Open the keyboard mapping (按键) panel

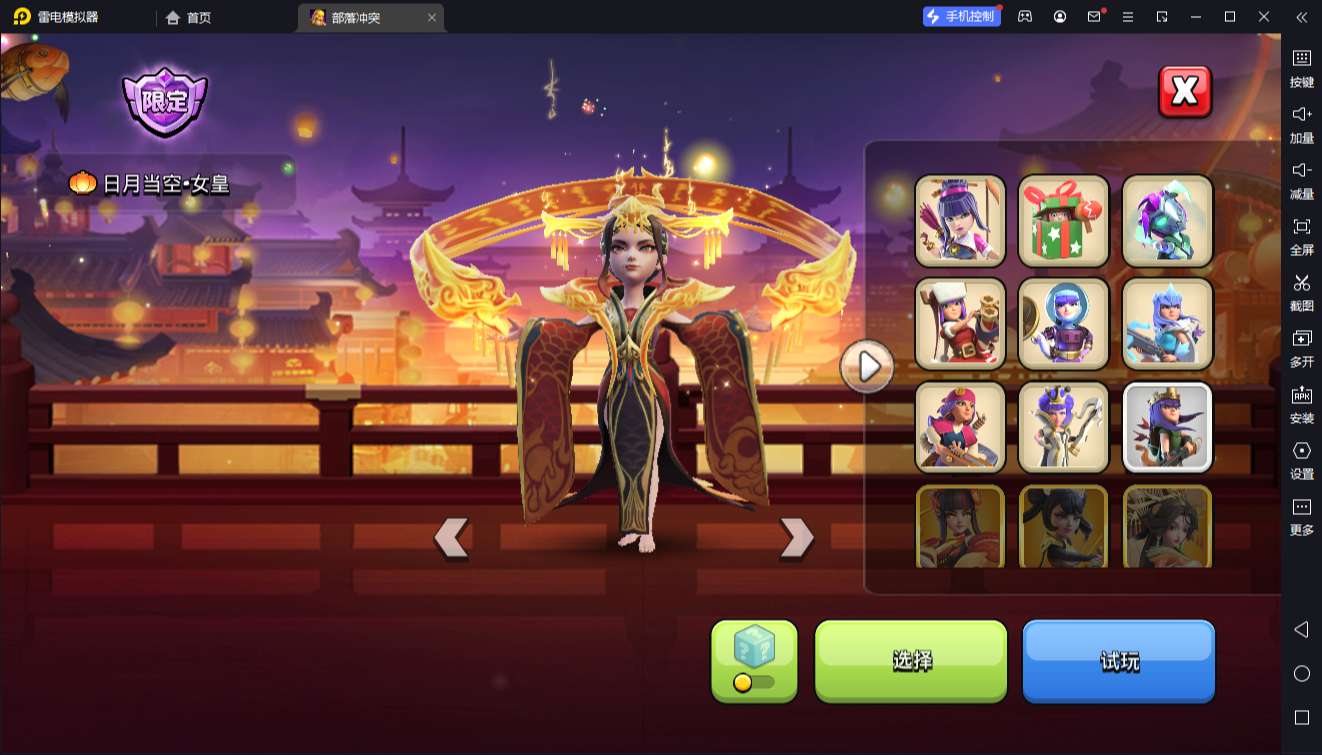coord(1301,68)
